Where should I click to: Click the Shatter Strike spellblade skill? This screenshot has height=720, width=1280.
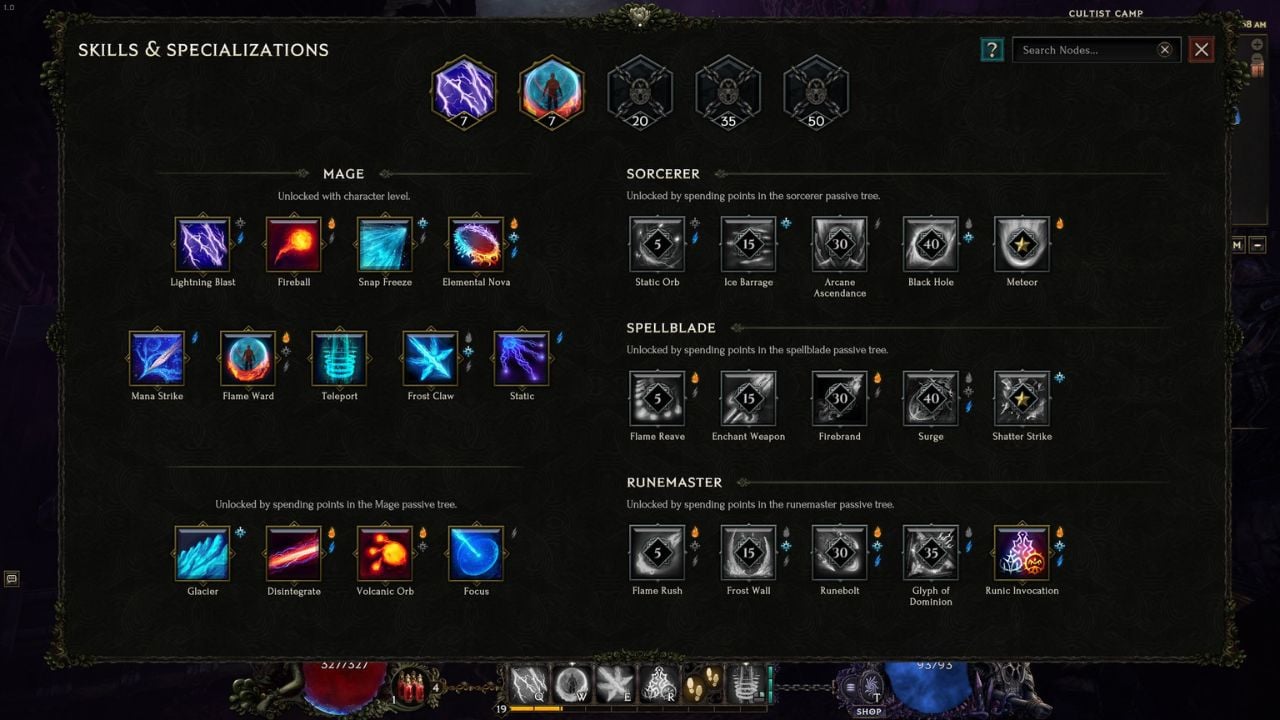tap(1021, 397)
